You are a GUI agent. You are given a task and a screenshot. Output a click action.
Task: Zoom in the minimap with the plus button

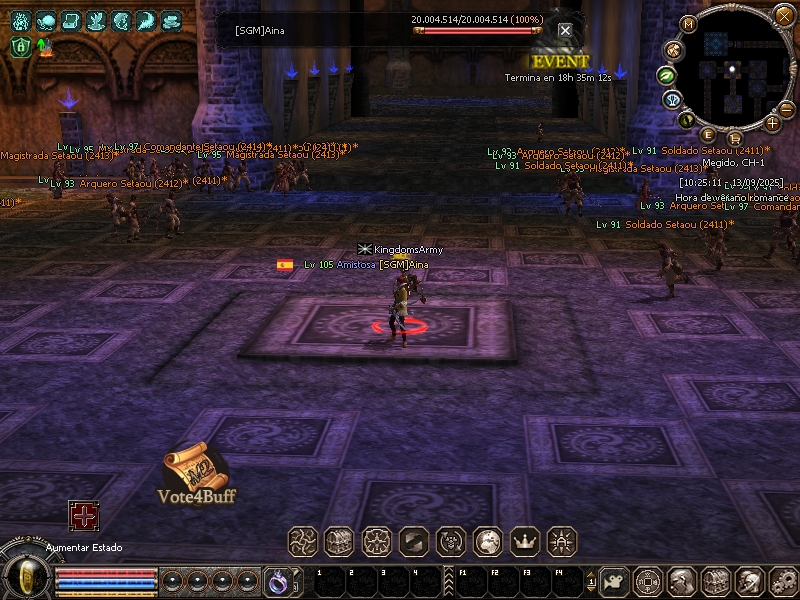point(772,123)
